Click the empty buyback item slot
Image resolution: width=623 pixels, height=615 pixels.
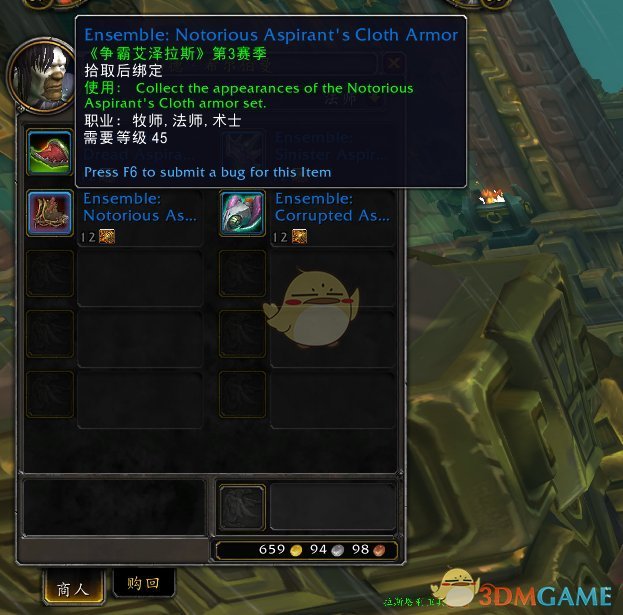tap(242, 506)
